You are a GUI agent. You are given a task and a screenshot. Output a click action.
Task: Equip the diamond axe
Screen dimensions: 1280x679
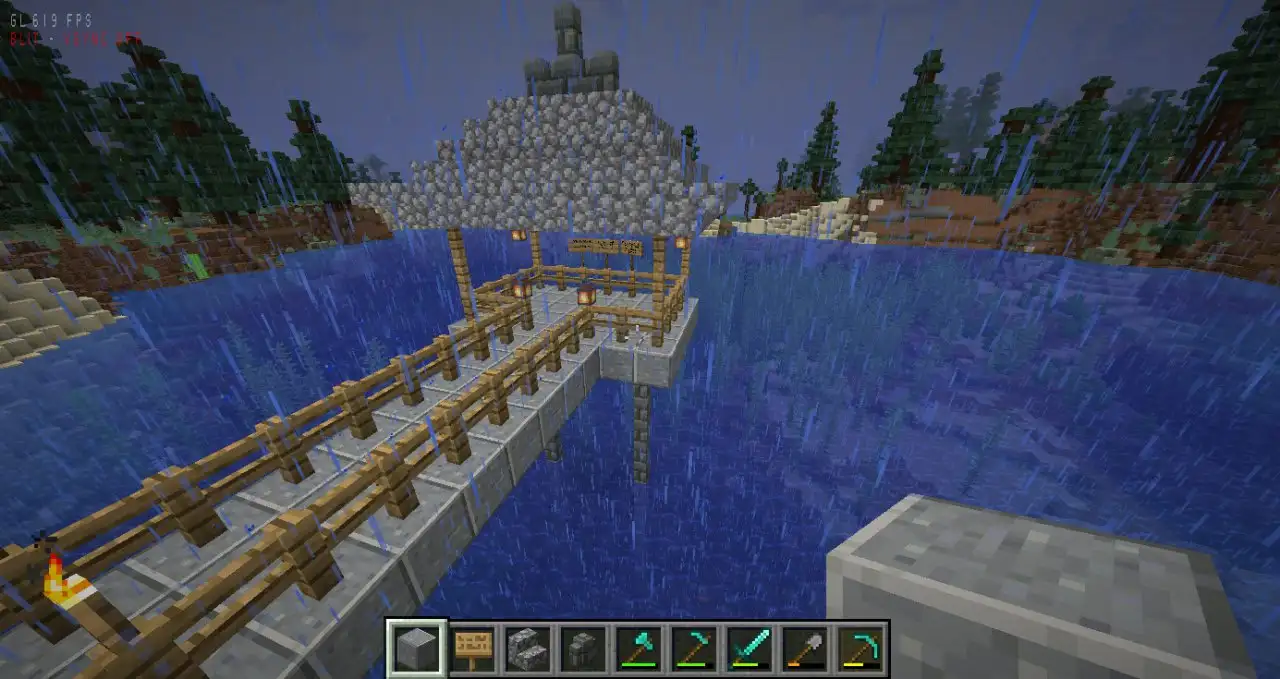(x=637, y=648)
